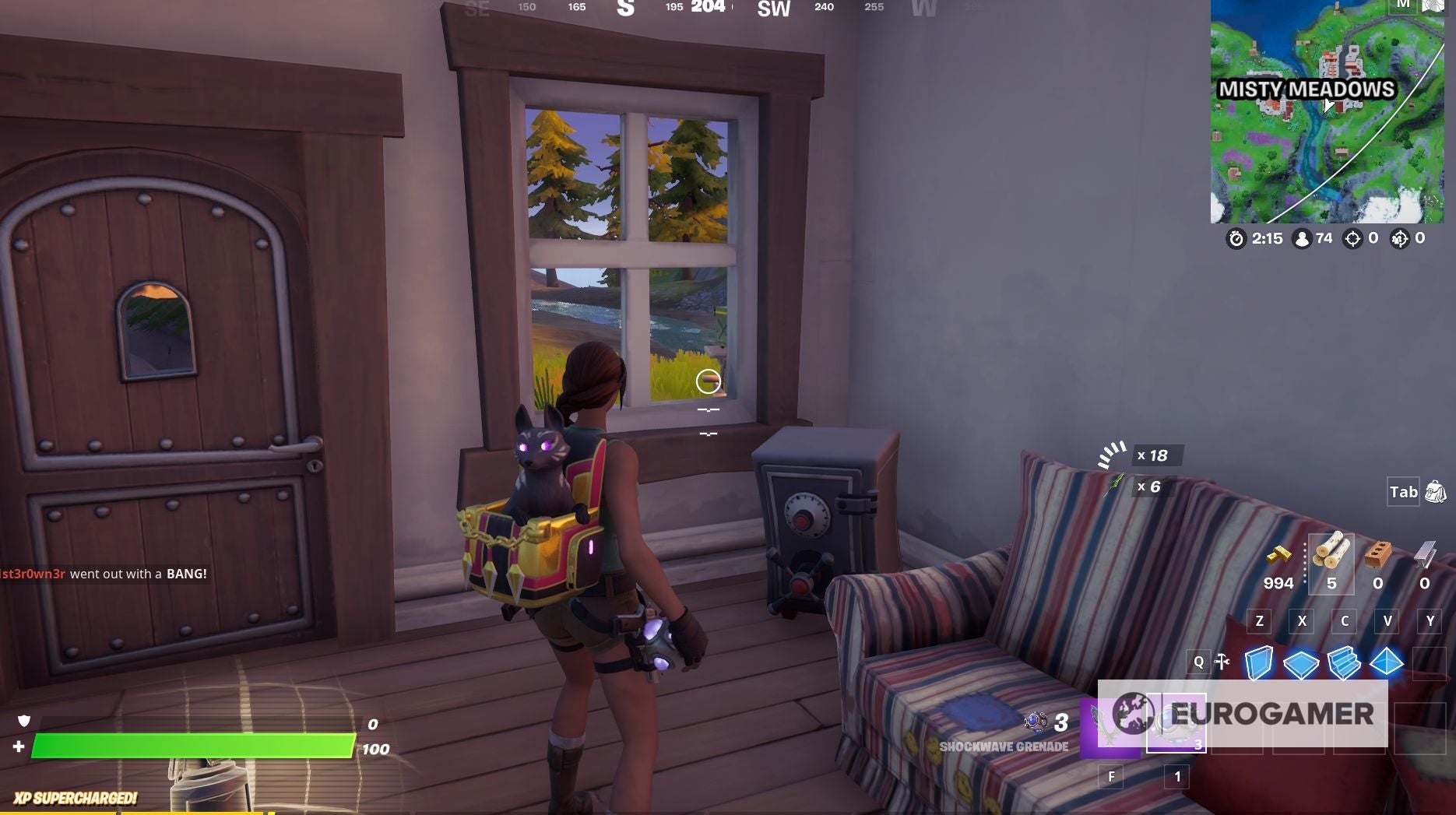Click the eliminations crosshair icon
1456x815 pixels.
click(1354, 239)
